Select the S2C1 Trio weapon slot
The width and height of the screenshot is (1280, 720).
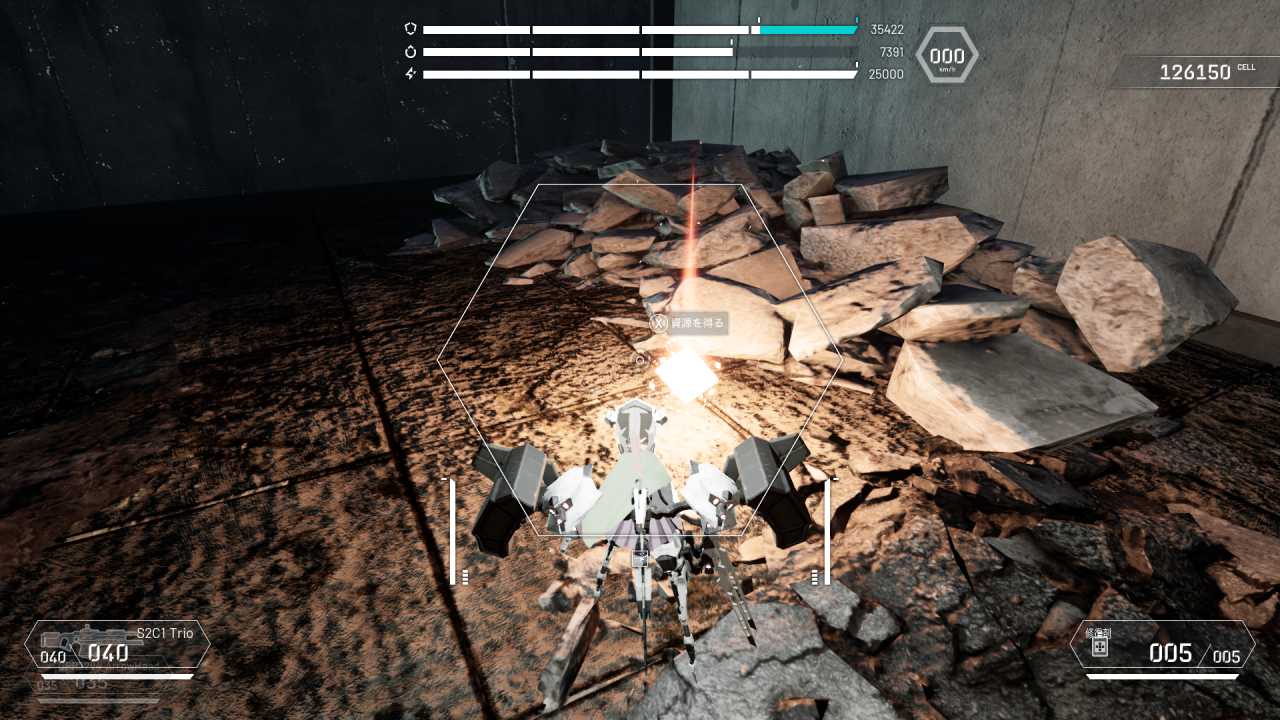[118, 645]
